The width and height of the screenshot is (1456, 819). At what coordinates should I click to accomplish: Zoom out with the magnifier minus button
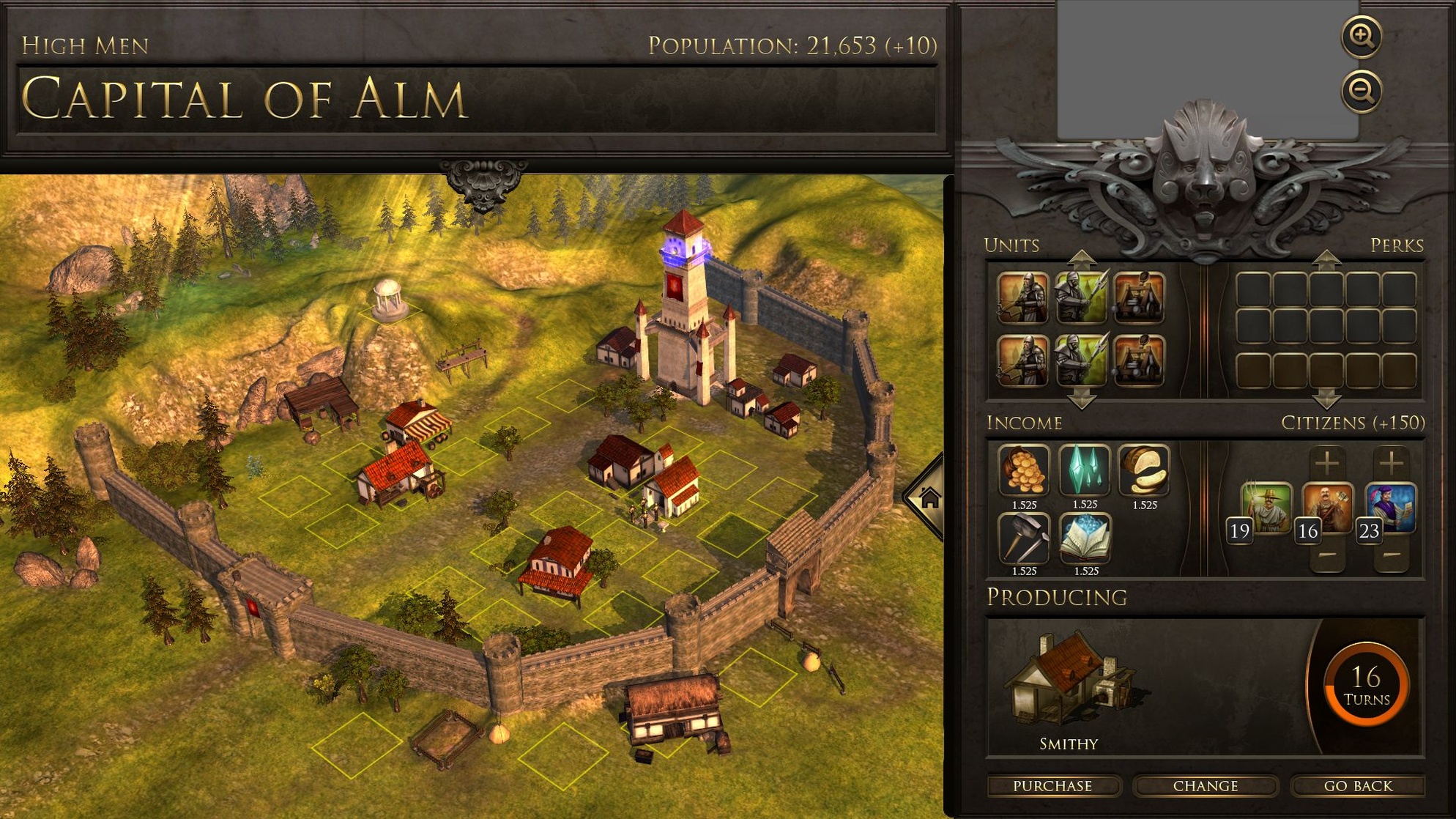pos(1362,92)
